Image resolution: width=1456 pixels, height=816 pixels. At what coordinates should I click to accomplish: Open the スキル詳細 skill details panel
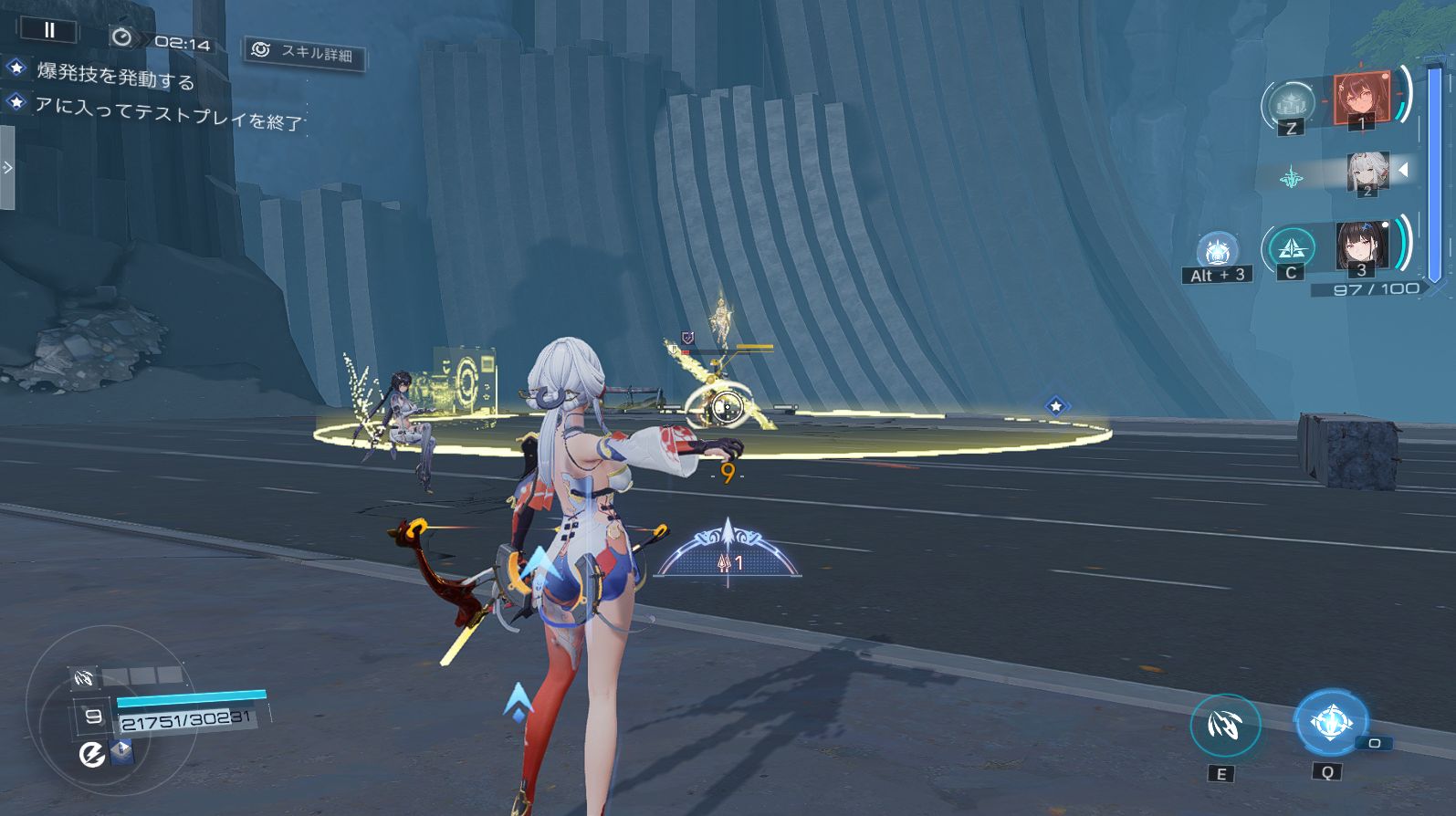tap(305, 53)
